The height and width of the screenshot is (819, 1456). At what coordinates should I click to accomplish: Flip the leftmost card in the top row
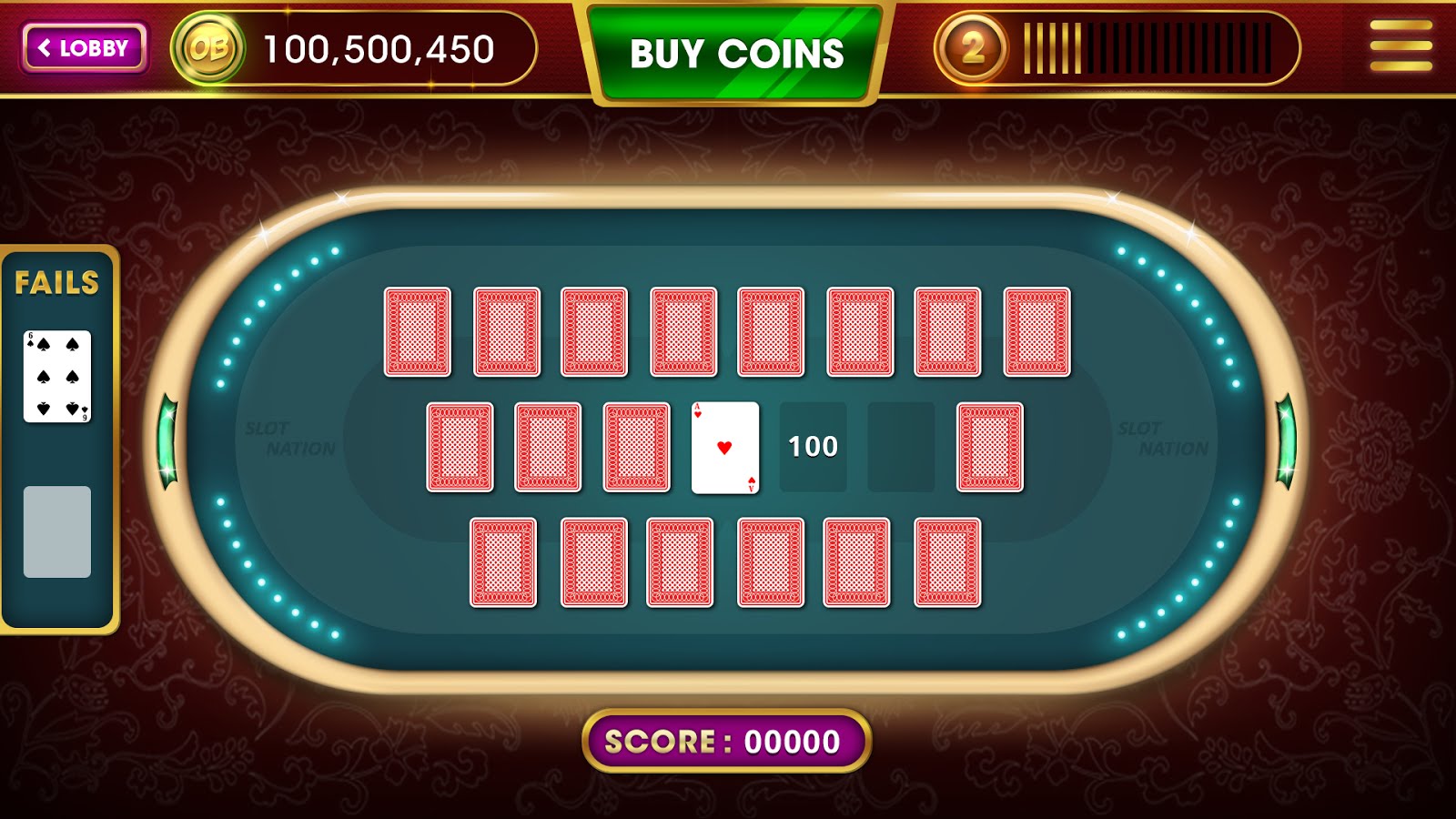[420, 331]
